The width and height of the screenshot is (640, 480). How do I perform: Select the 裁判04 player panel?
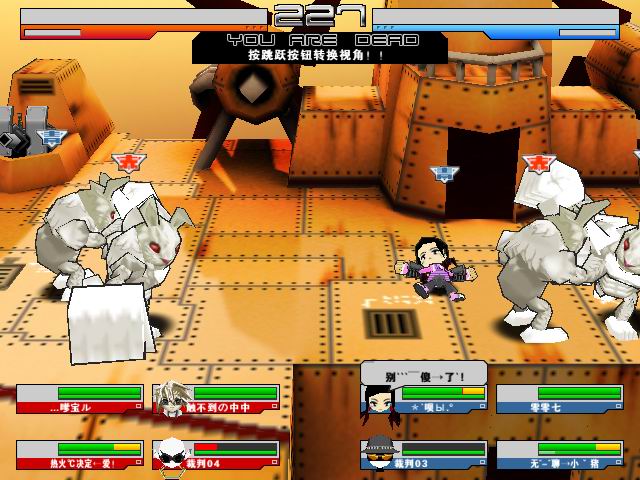click(x=212, y=455)
